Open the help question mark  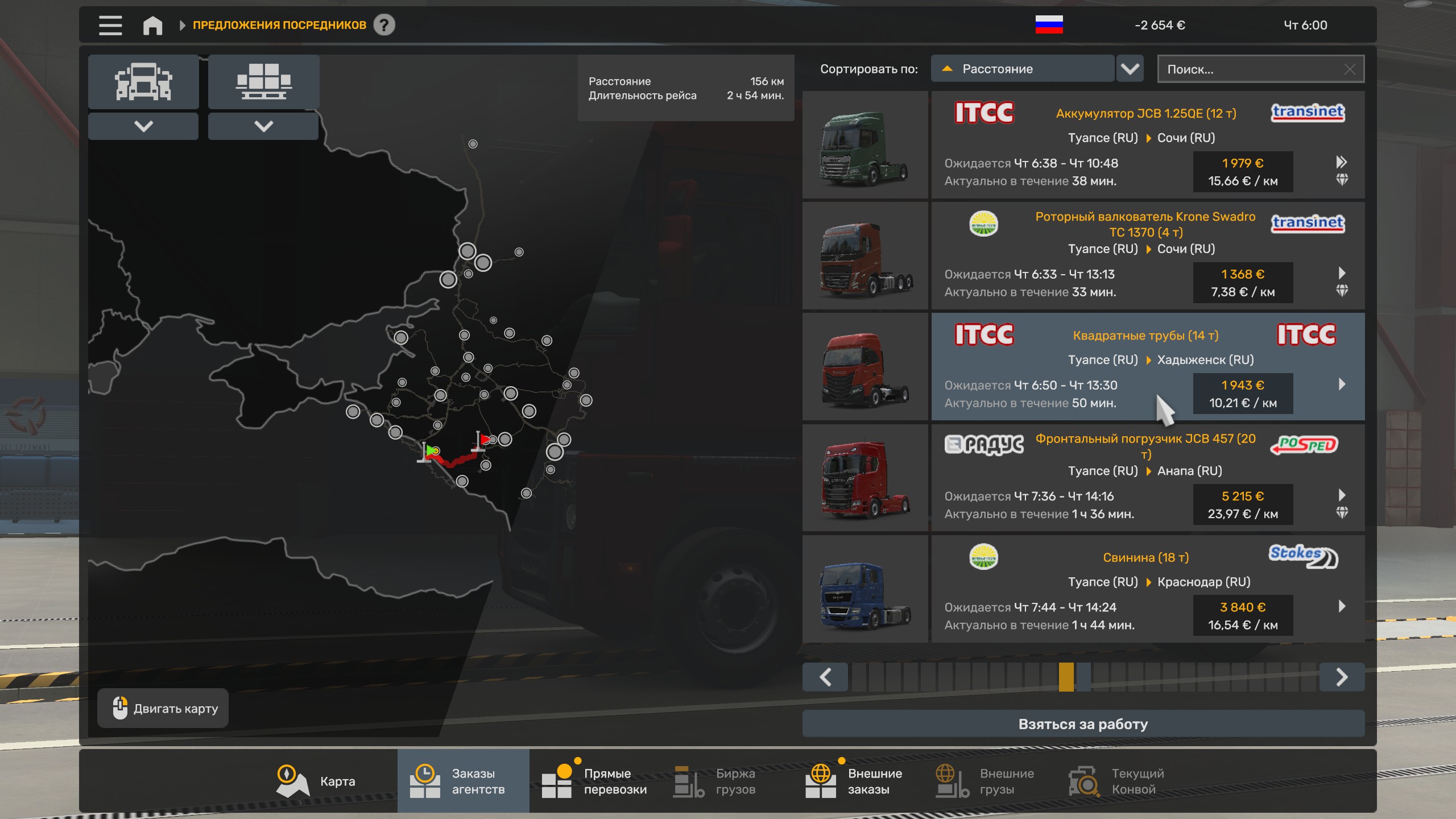coord(384,25)
